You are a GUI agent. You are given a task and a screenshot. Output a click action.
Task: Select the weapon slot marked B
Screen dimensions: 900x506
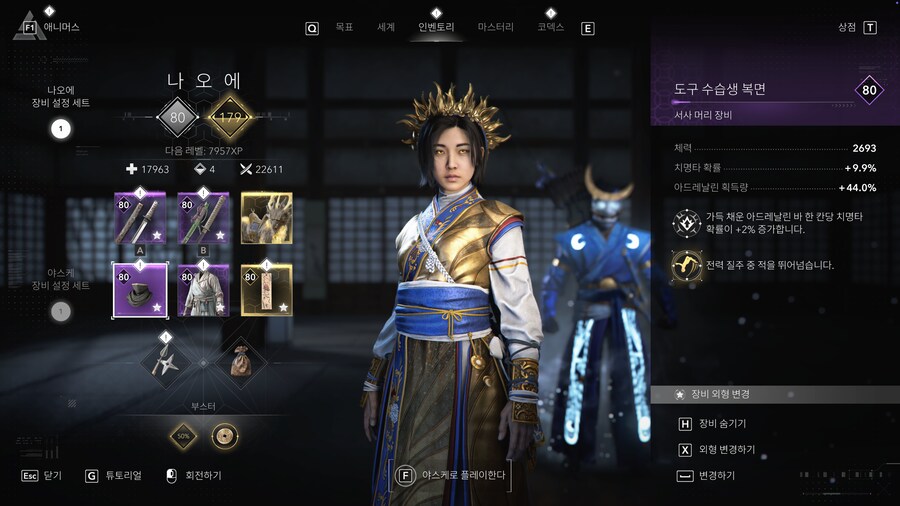203,218
